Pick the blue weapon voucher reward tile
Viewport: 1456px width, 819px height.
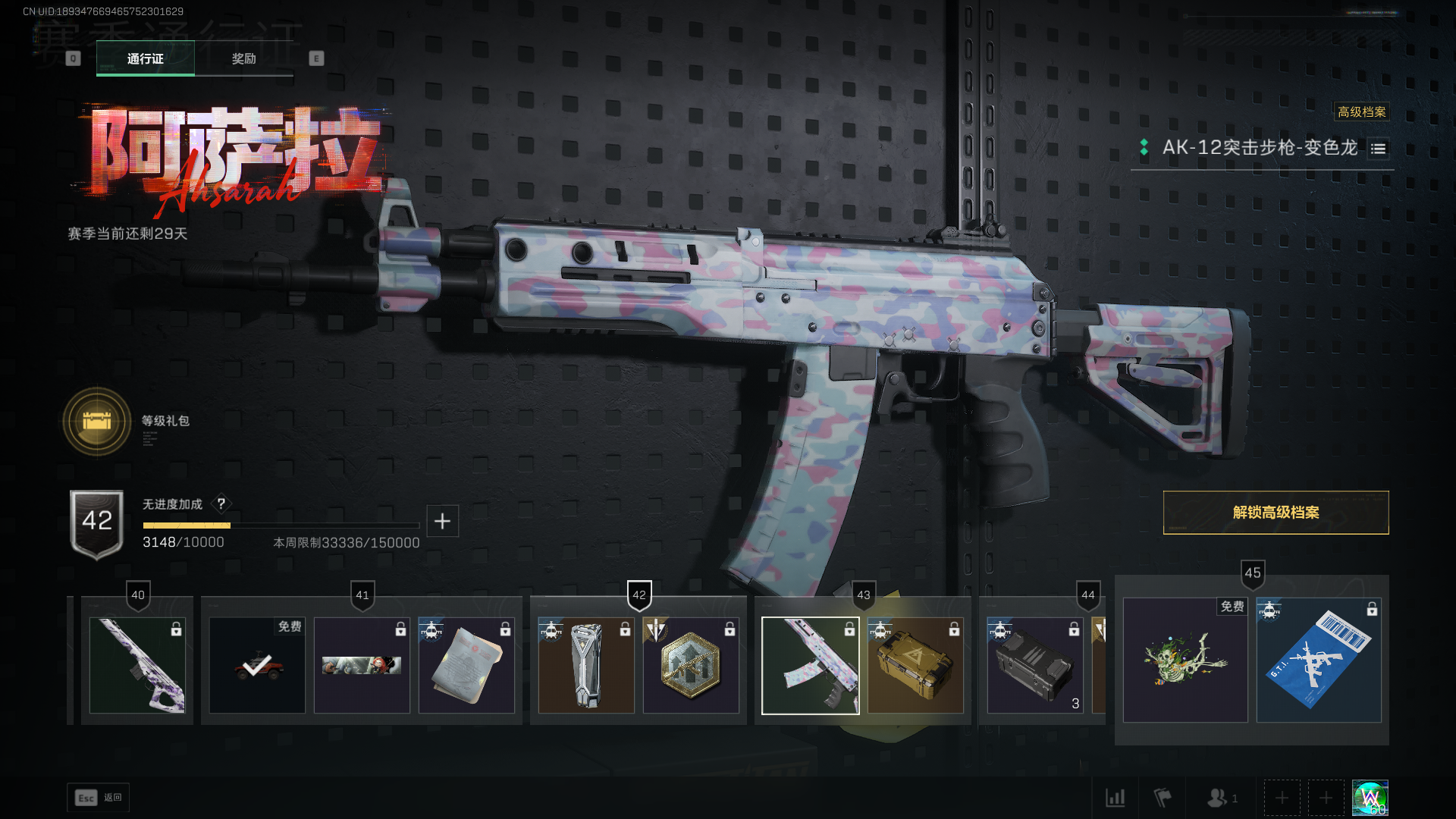(1319, 660)
